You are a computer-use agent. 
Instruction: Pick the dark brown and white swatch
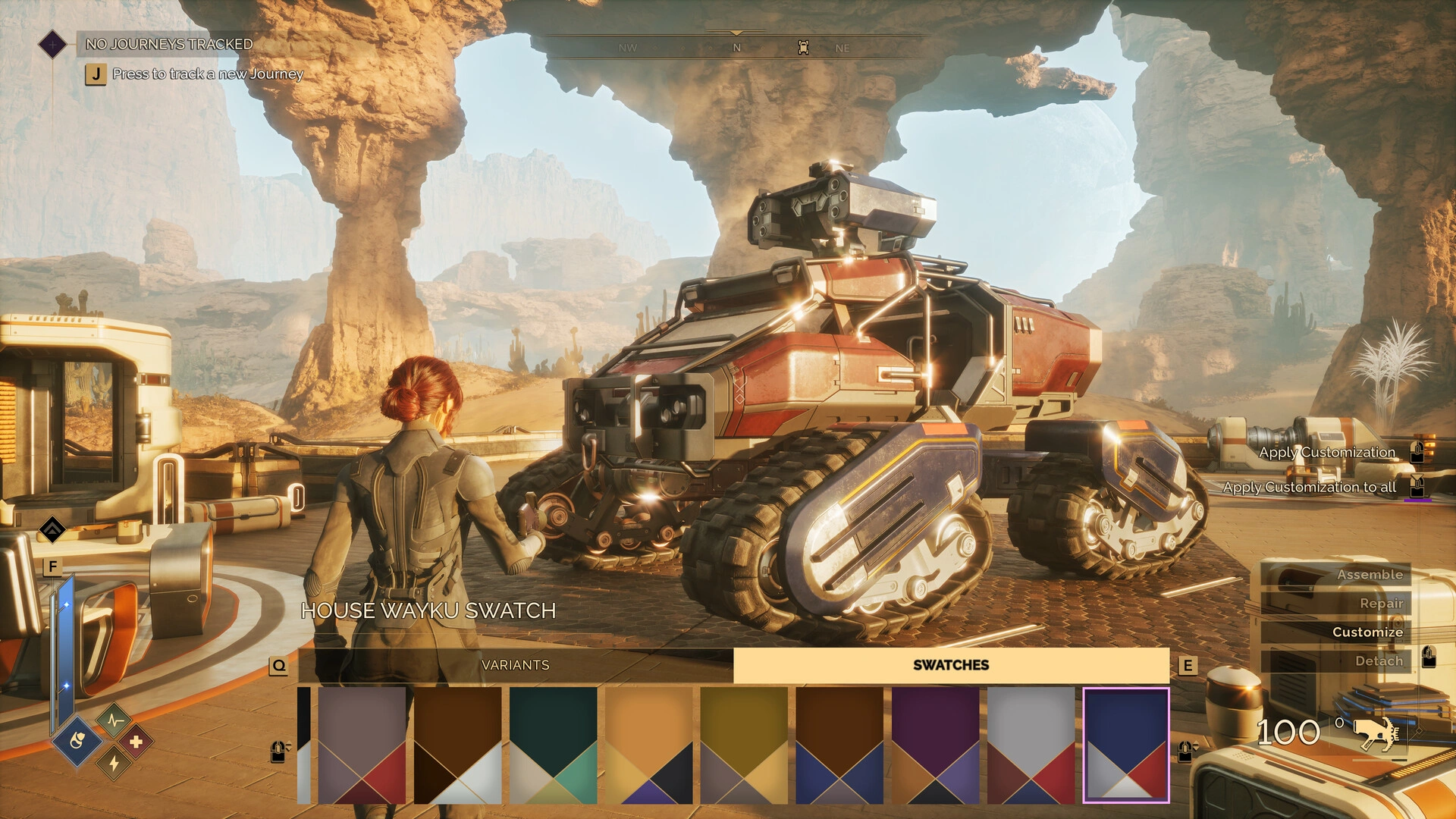tap(457, 745)
